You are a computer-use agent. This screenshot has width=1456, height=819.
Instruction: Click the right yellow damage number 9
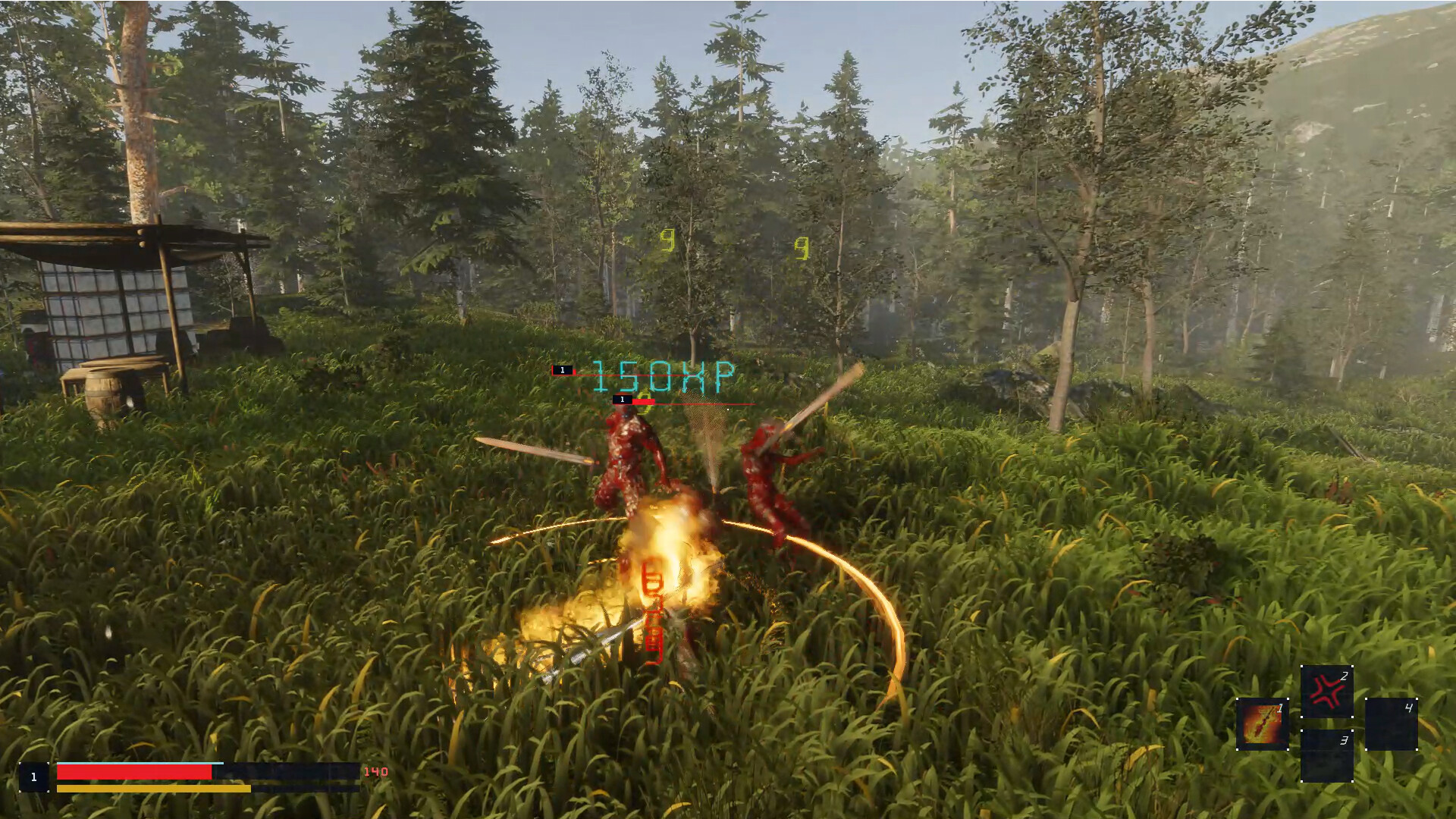coord(803,248)
